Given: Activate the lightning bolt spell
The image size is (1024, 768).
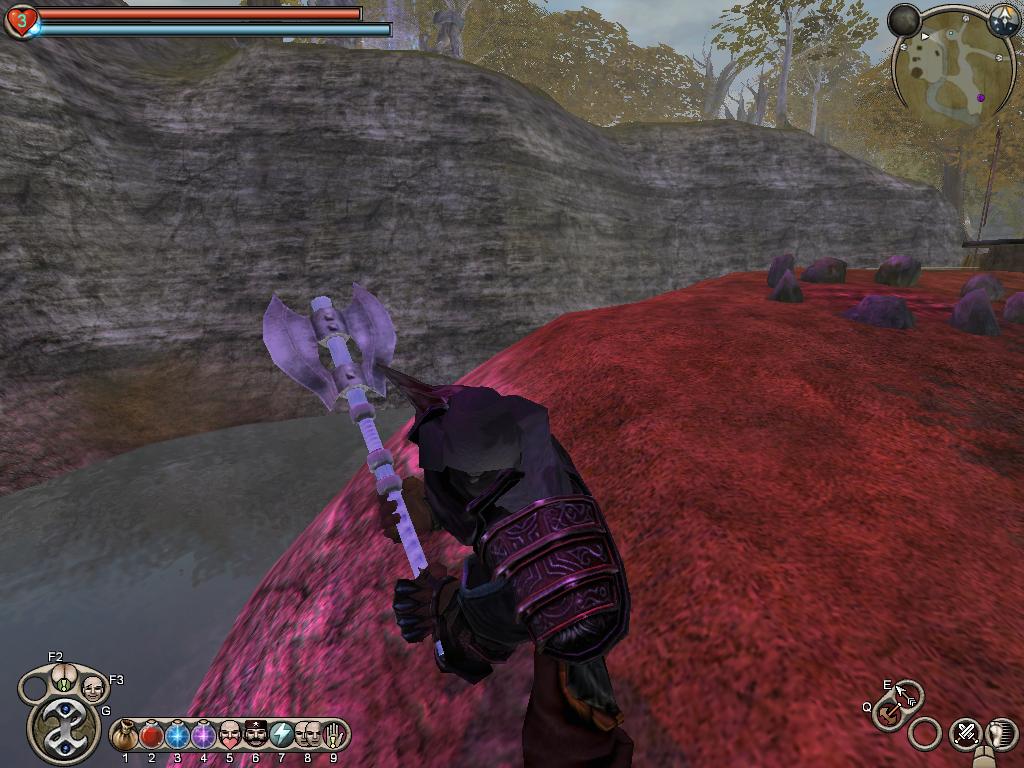Looking at the screenshot, I should [x=281, y=736].
